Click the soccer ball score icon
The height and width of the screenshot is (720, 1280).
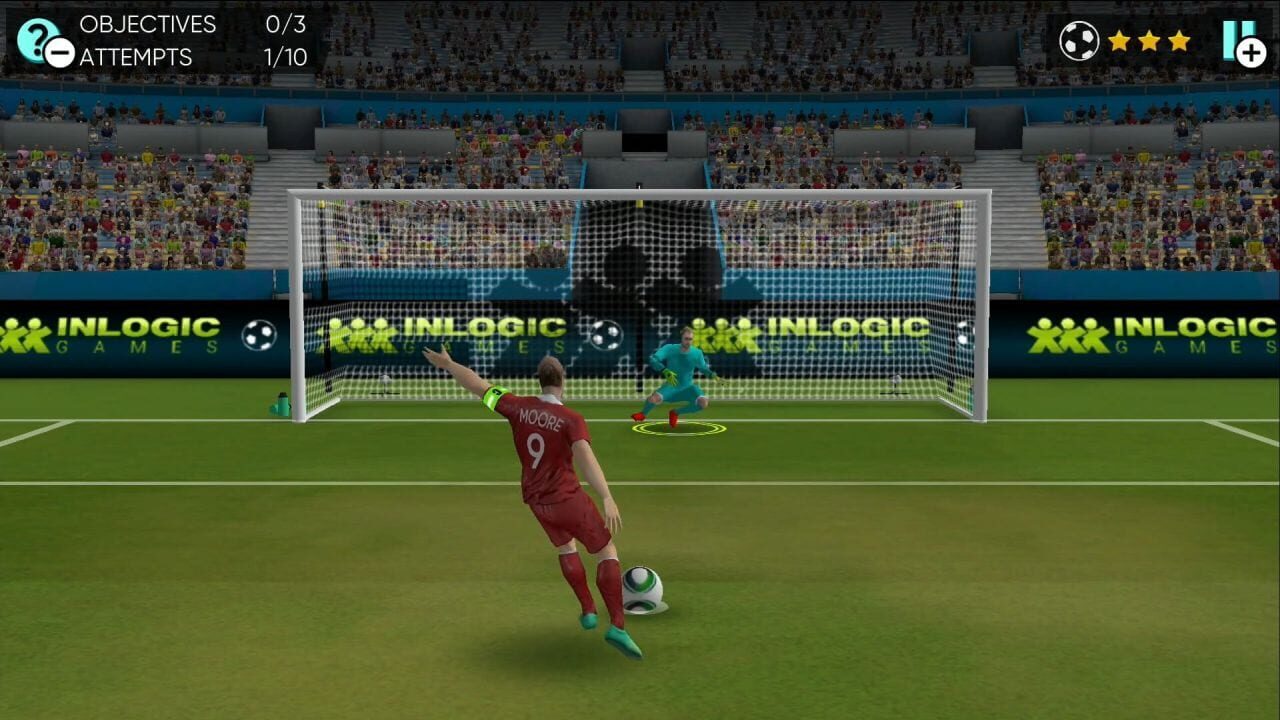point(1079,41)
